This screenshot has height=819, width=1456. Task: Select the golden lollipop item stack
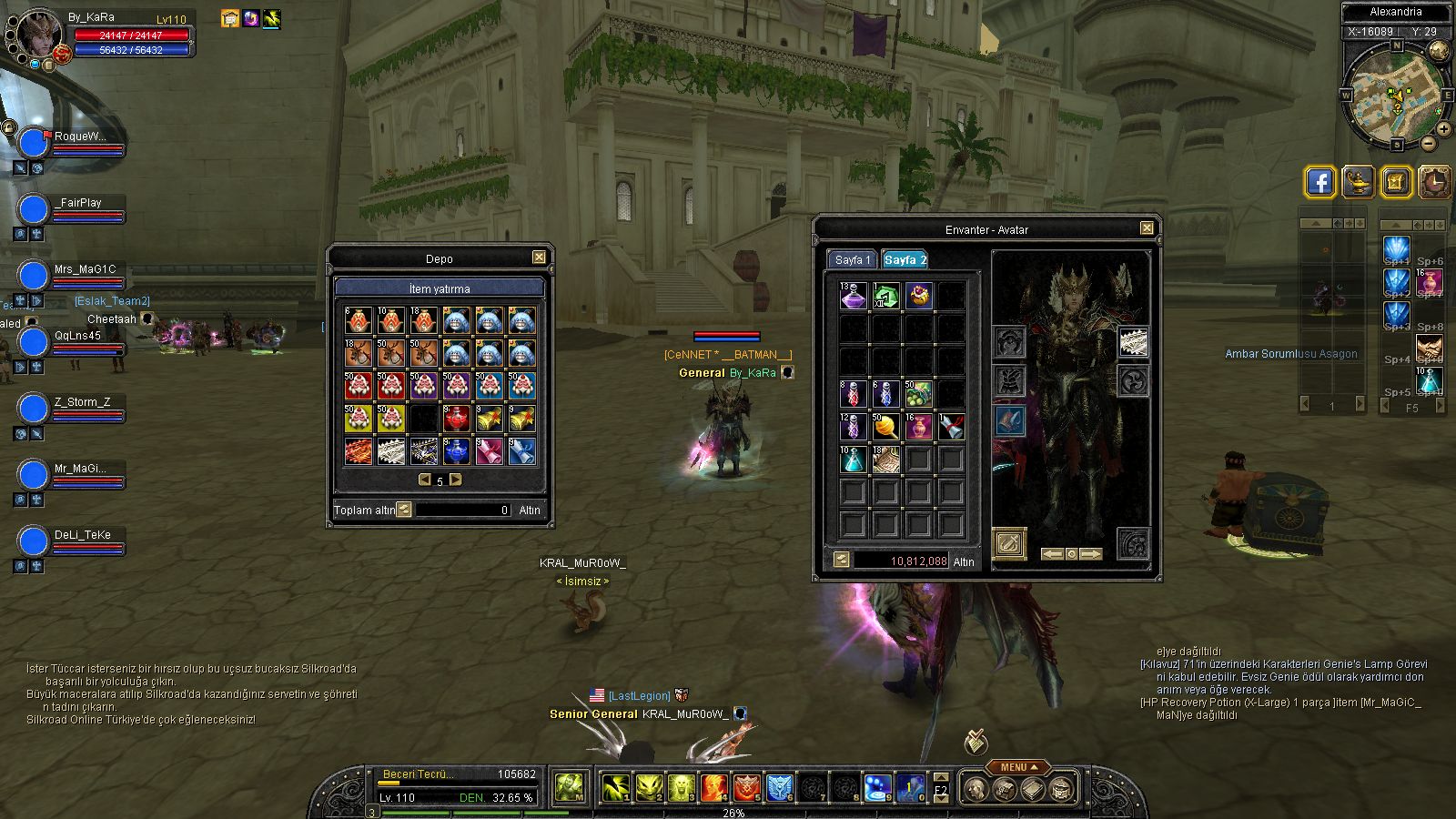(x=885, y=427)
